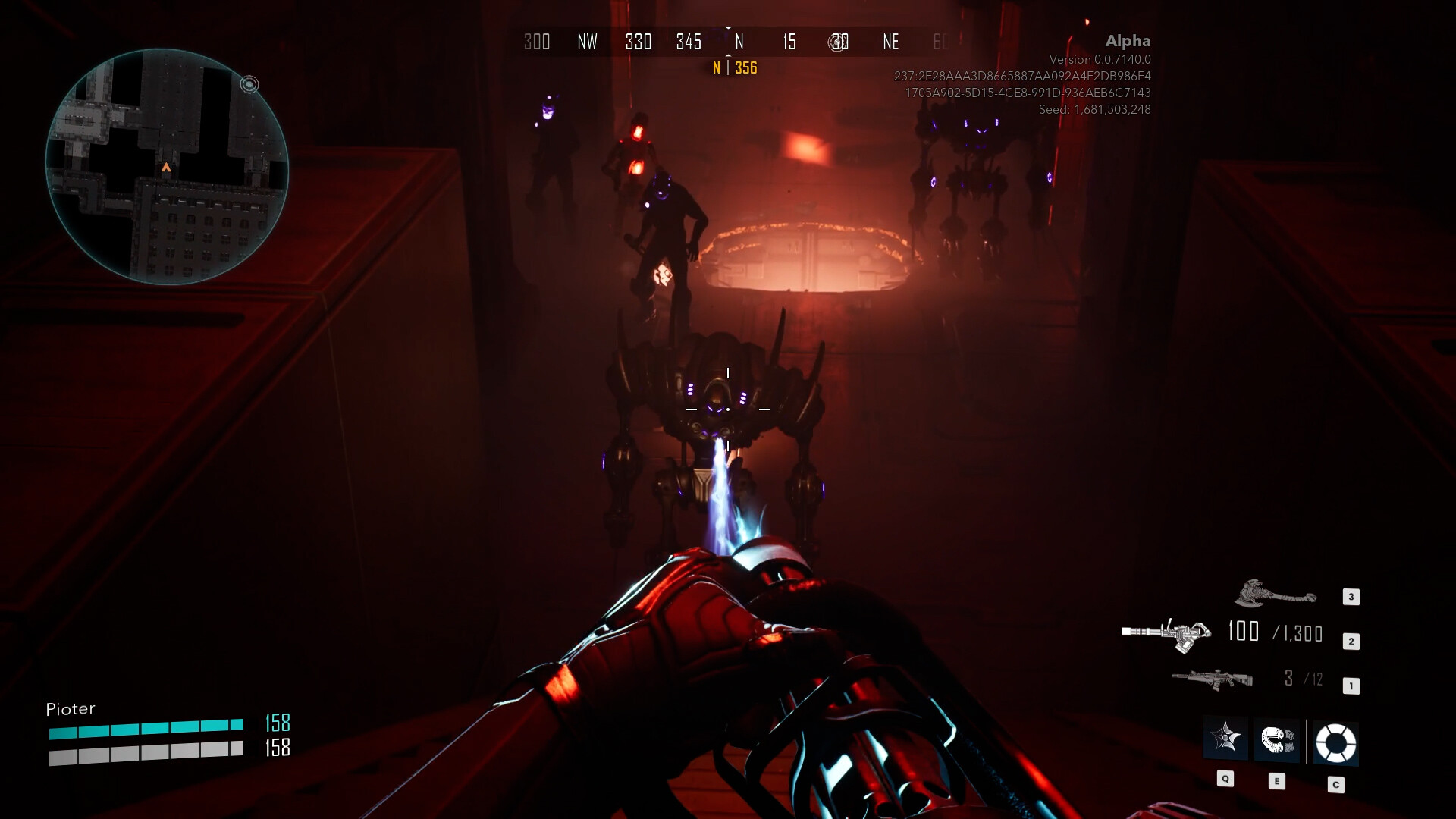1456x819 pixels.
Task: Click the player name Pioter
Action: click(x=70, y=708)
